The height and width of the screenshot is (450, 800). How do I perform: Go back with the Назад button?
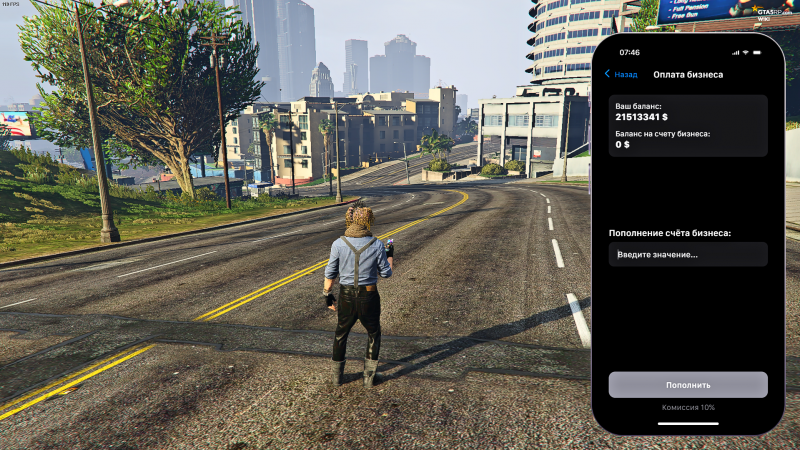[621, 74]
